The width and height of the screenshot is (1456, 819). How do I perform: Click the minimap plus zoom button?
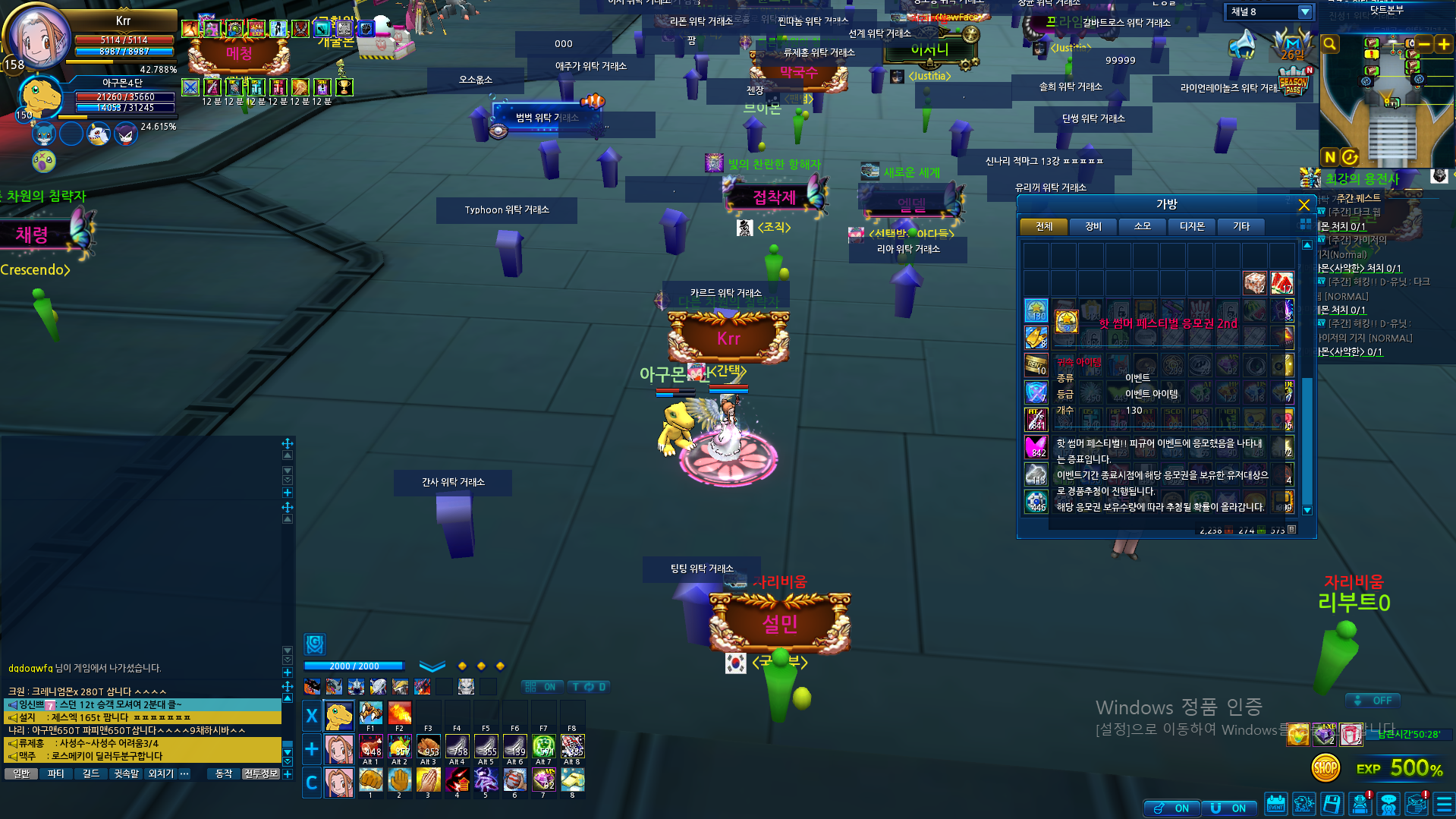[1443, 45]
